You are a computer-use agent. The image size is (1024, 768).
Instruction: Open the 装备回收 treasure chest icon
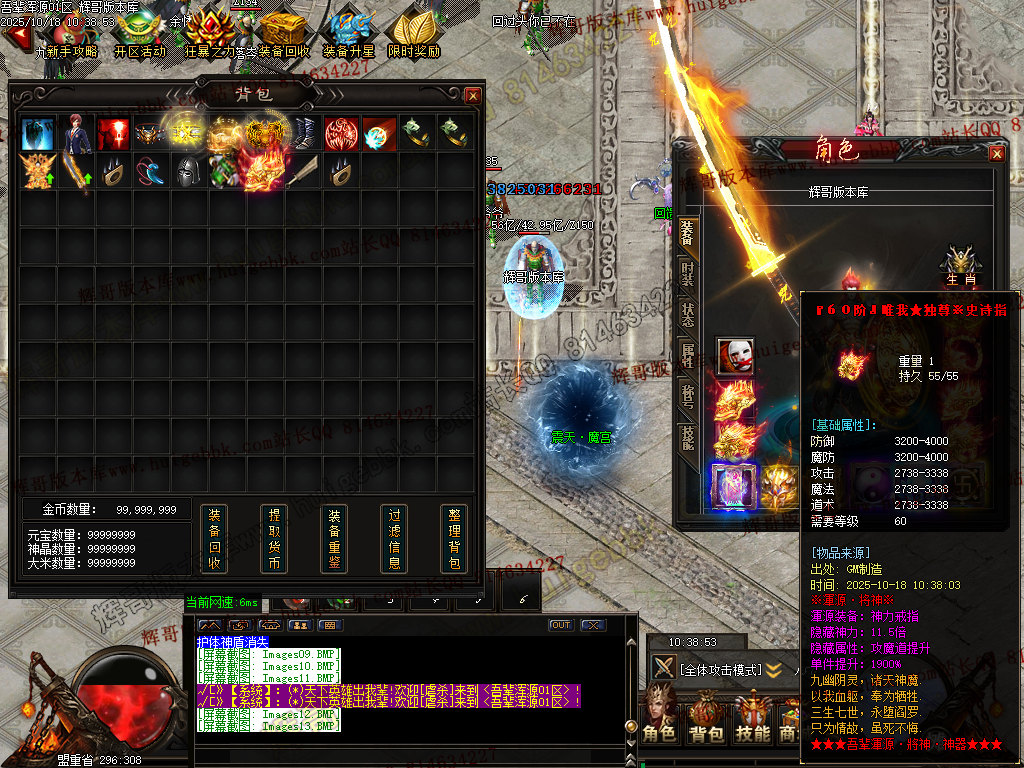point(284,35)
